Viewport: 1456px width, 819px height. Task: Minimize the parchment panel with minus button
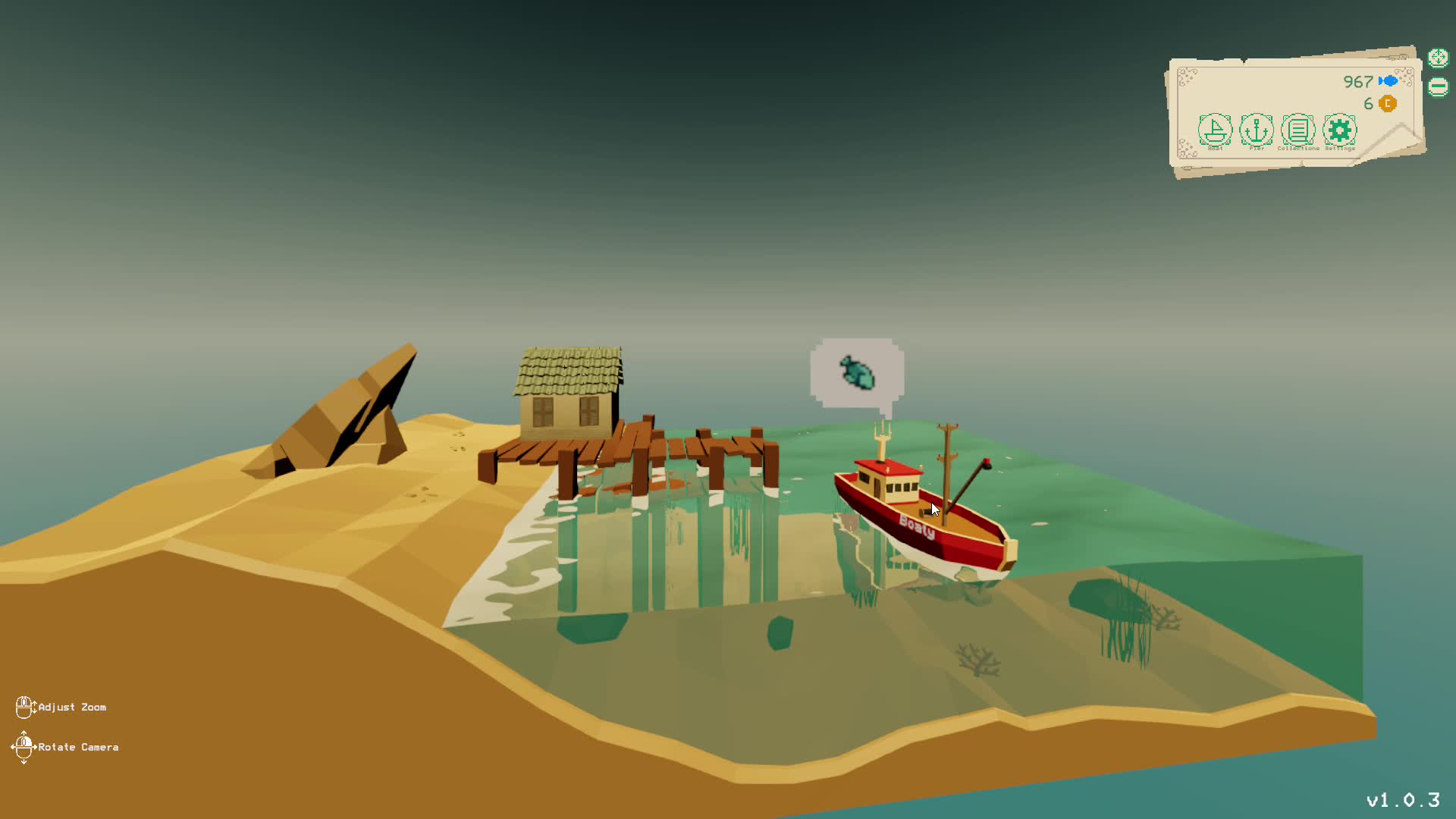pos(1438,87)
